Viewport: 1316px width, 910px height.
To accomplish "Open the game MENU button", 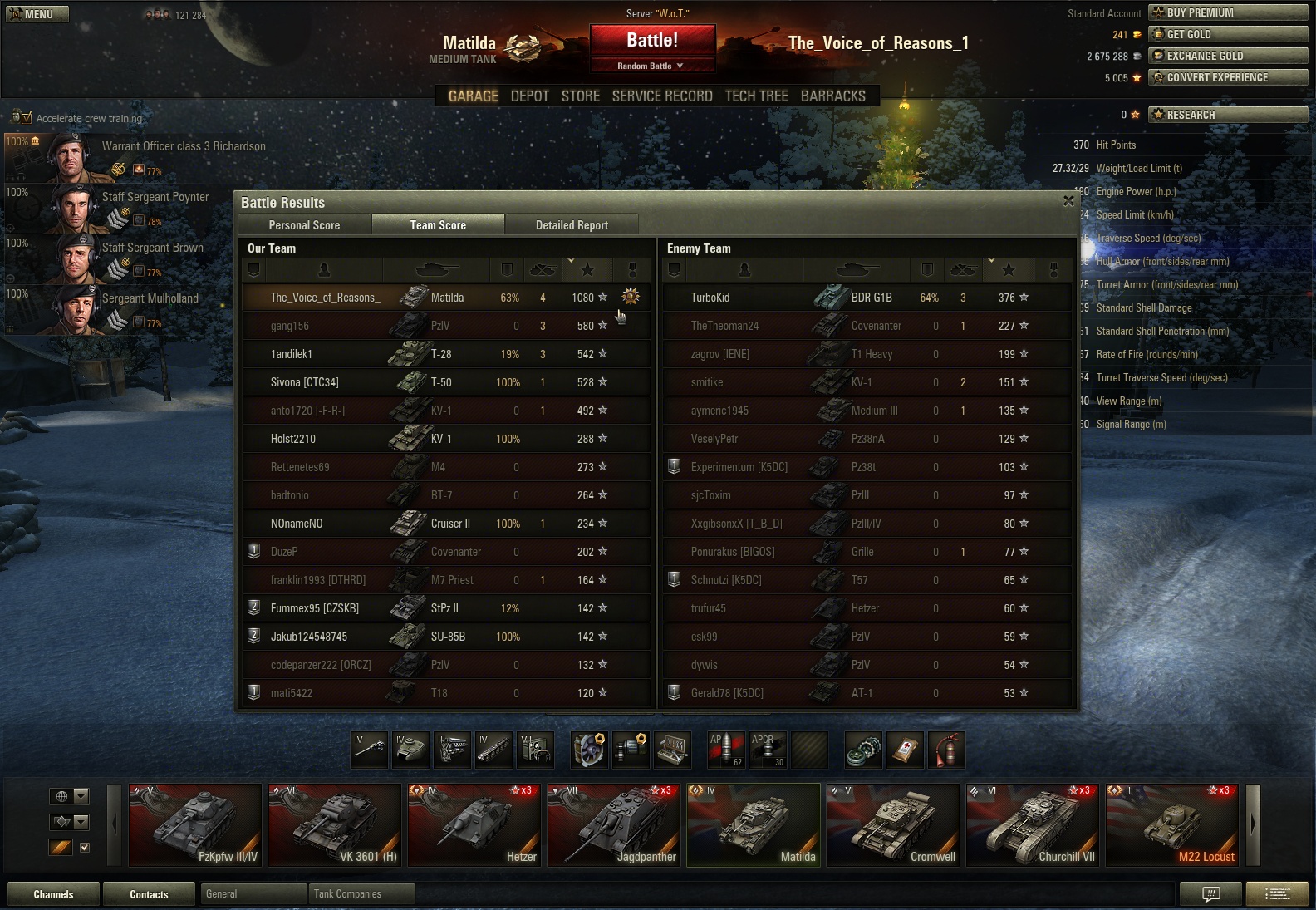I will click(x=37, y=14).
